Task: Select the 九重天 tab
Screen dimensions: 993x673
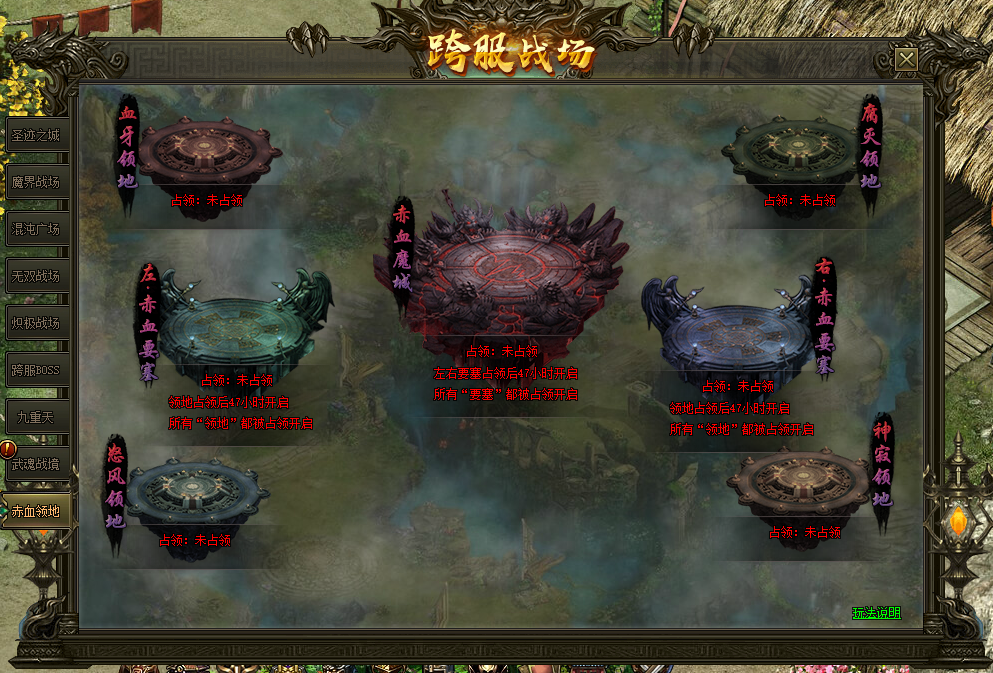Action: 37,417
